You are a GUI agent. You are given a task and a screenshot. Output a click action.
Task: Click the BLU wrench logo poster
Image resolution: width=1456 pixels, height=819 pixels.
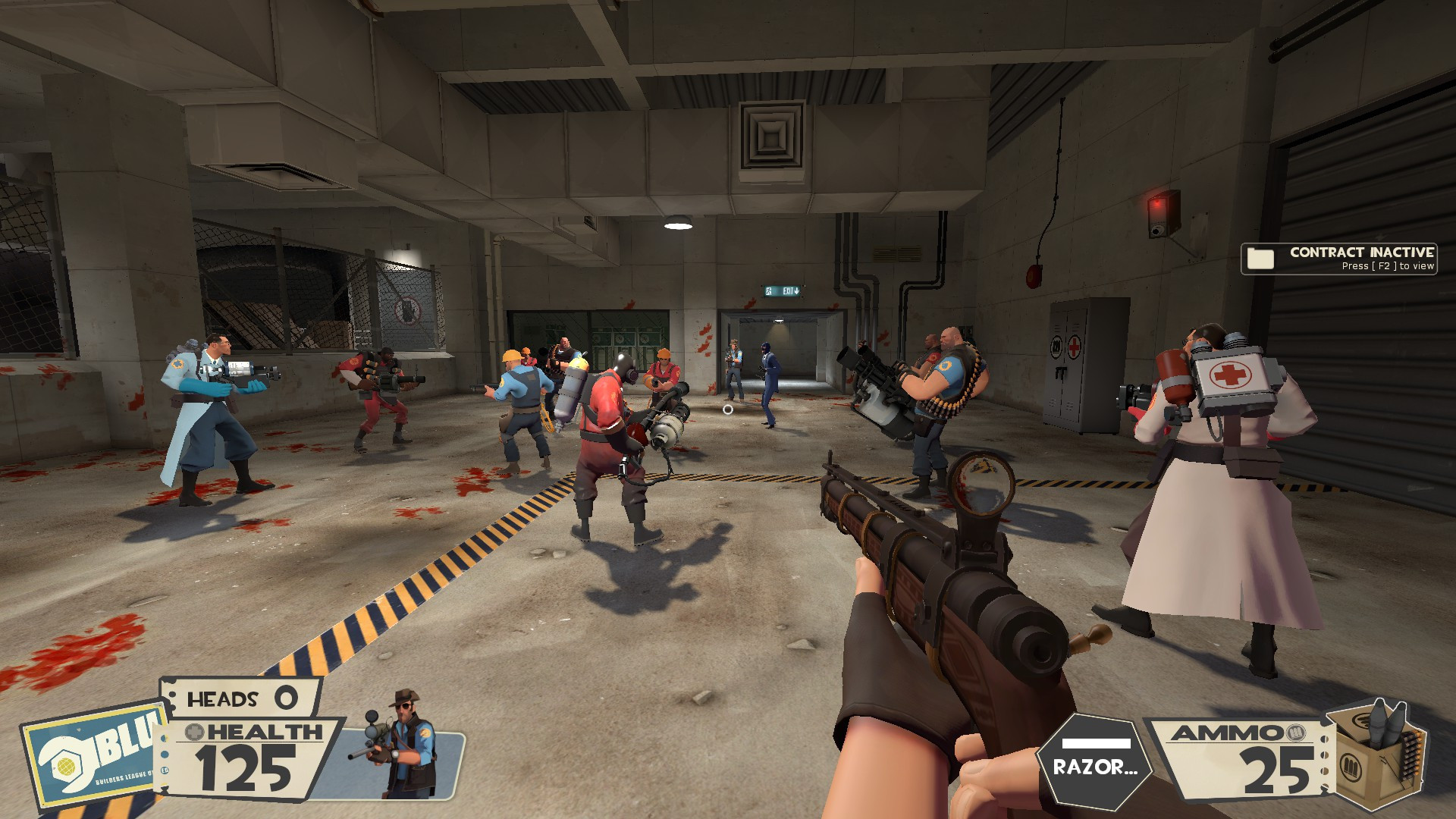coord(83,758)
